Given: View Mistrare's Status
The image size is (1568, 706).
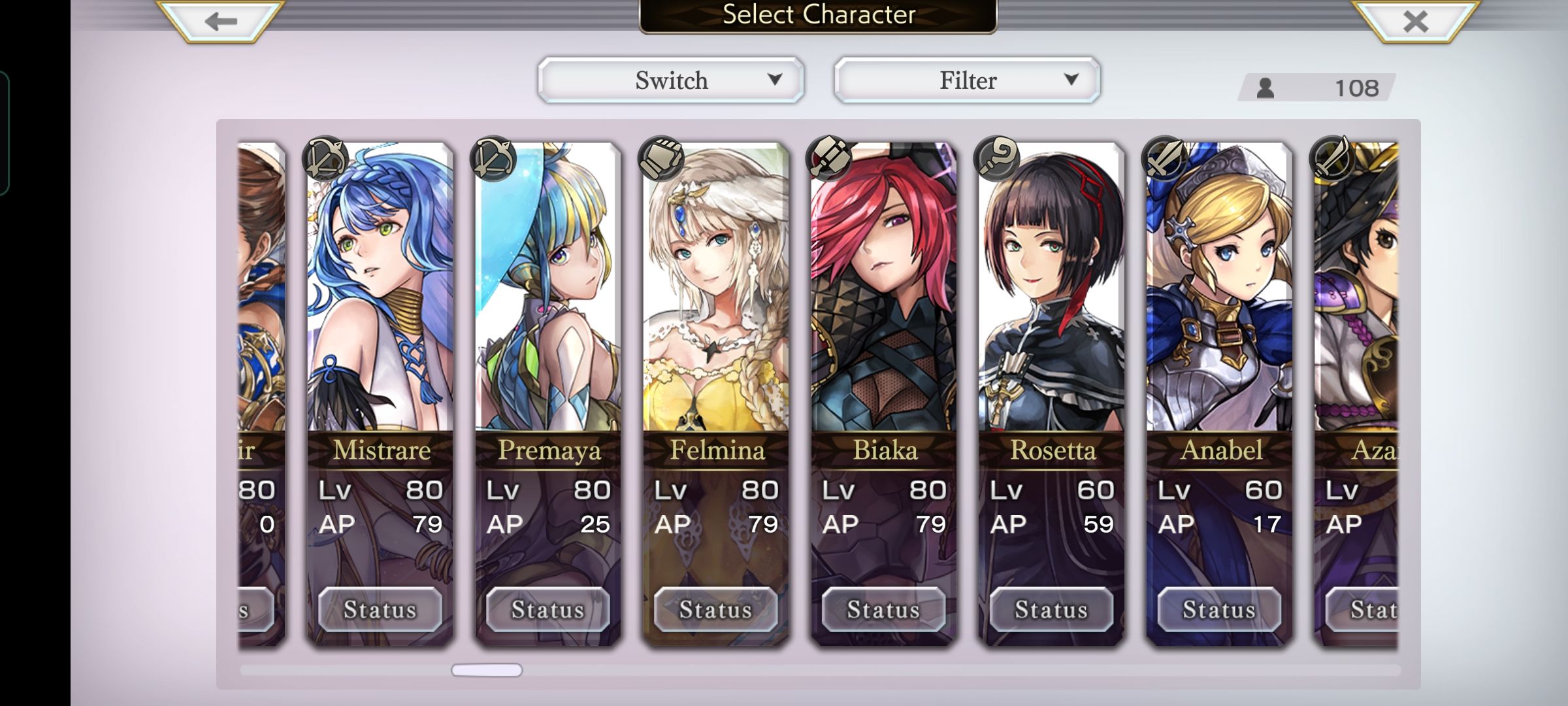Looking at the screenshot, I should 380,609.
